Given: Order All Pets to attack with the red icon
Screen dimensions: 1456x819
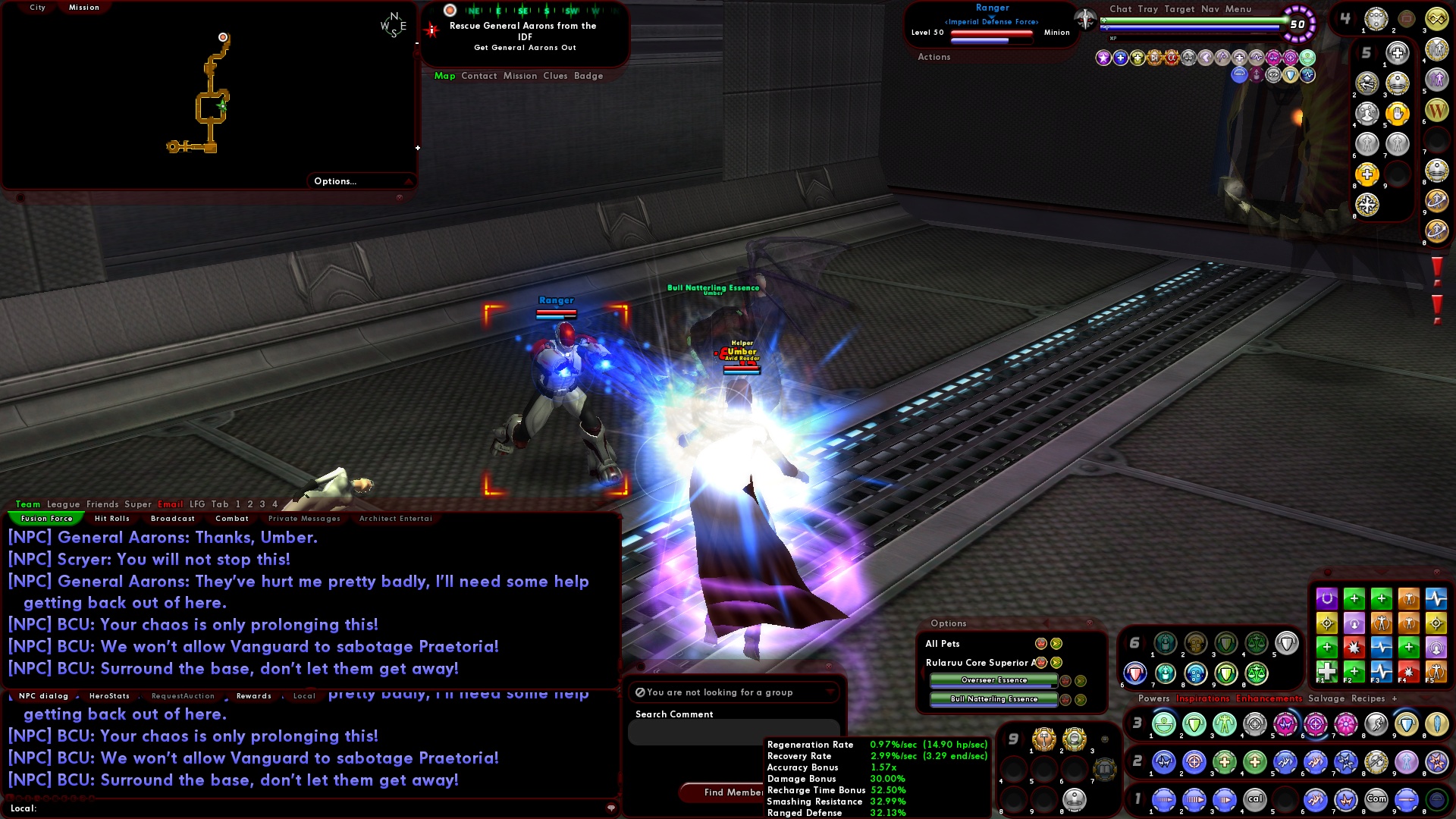Looking at the screenshot, I should tap(1041, 643).
